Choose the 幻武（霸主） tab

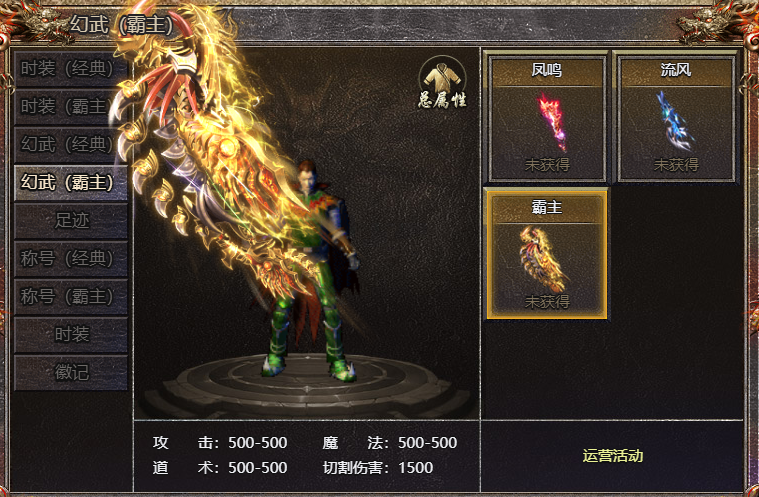pos(71,182)
